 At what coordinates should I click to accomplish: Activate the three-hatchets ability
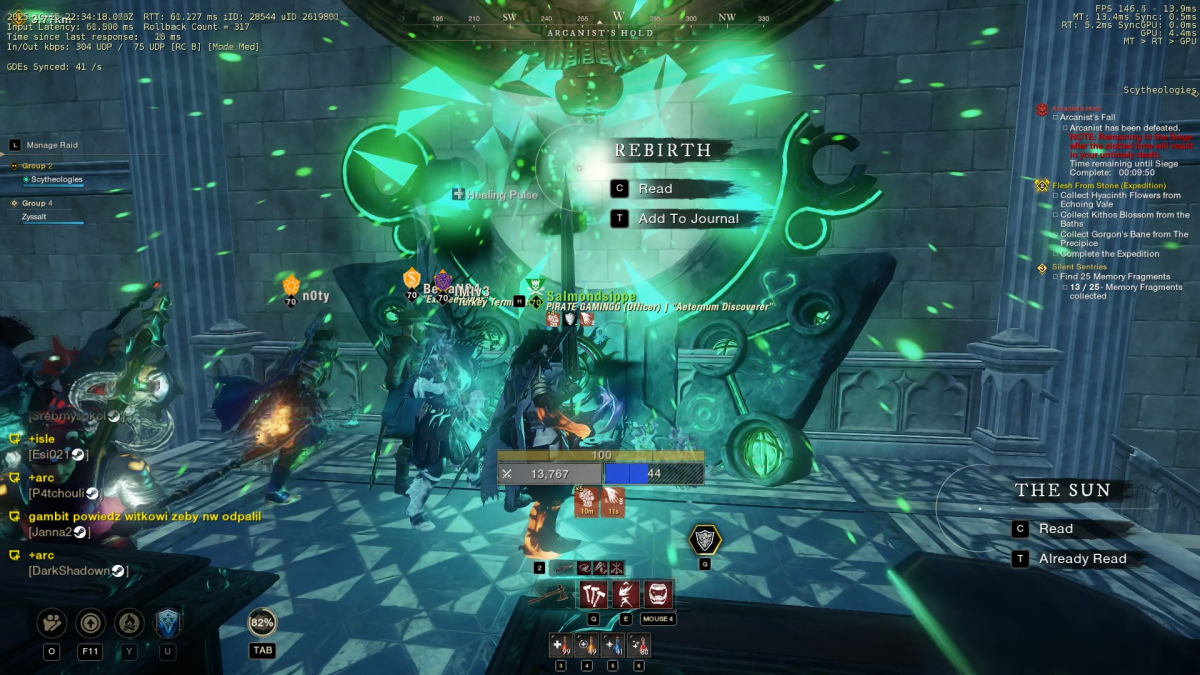[593, 594]
